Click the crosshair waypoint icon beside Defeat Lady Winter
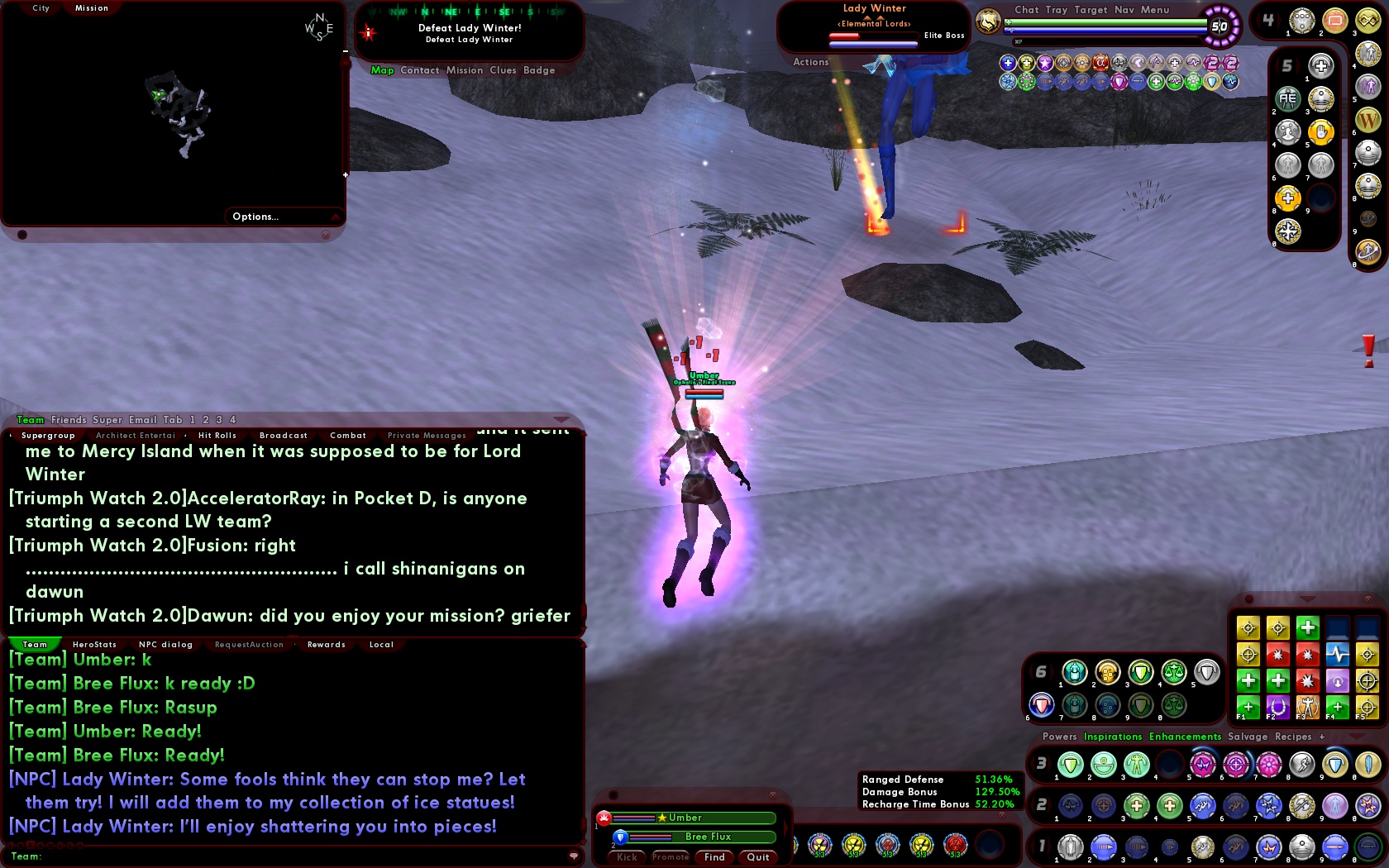Image resolution: width=1389 pixels, height=868 pixels. (x=369, y=33)
